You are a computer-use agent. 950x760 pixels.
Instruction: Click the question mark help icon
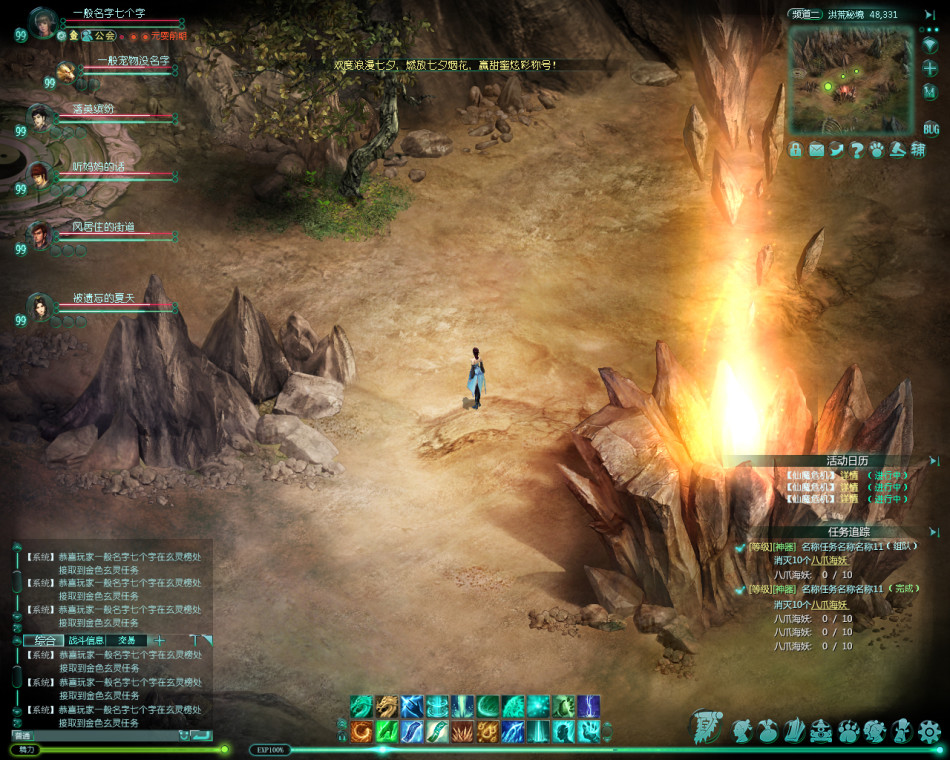[857, 150]
